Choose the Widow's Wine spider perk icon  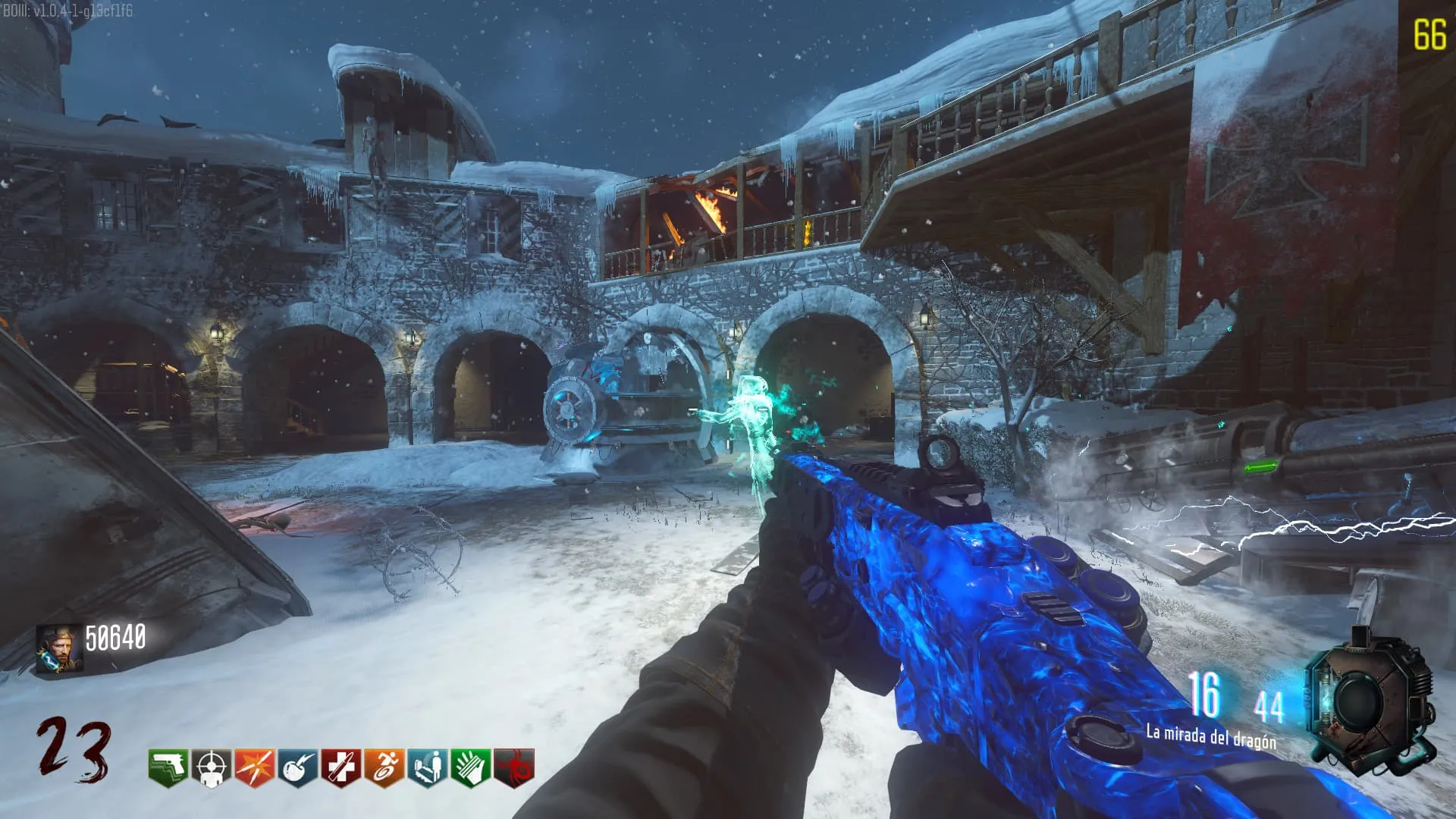[514, 768]
